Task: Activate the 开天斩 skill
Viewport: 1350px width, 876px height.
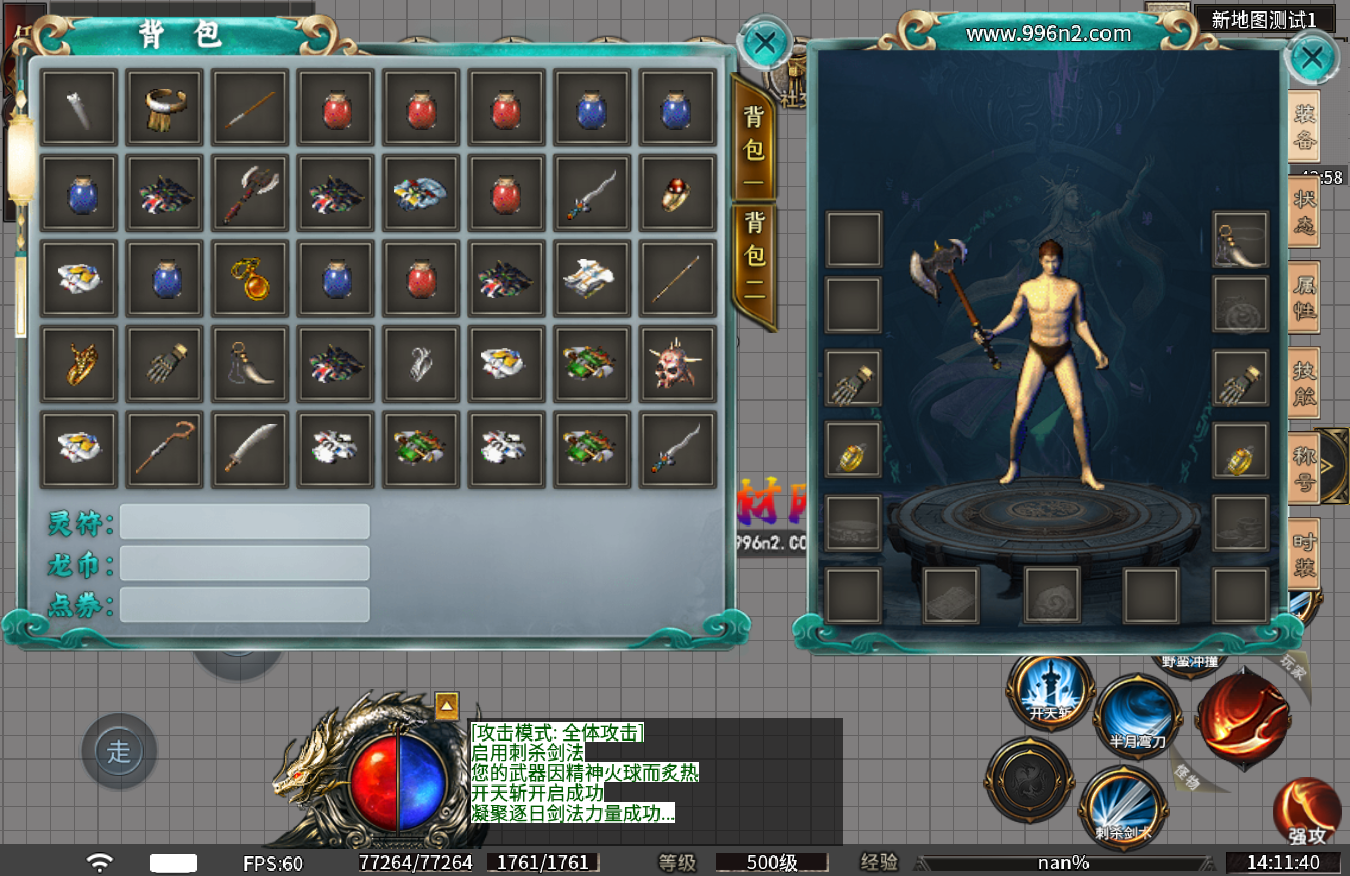Action: 1050,692
